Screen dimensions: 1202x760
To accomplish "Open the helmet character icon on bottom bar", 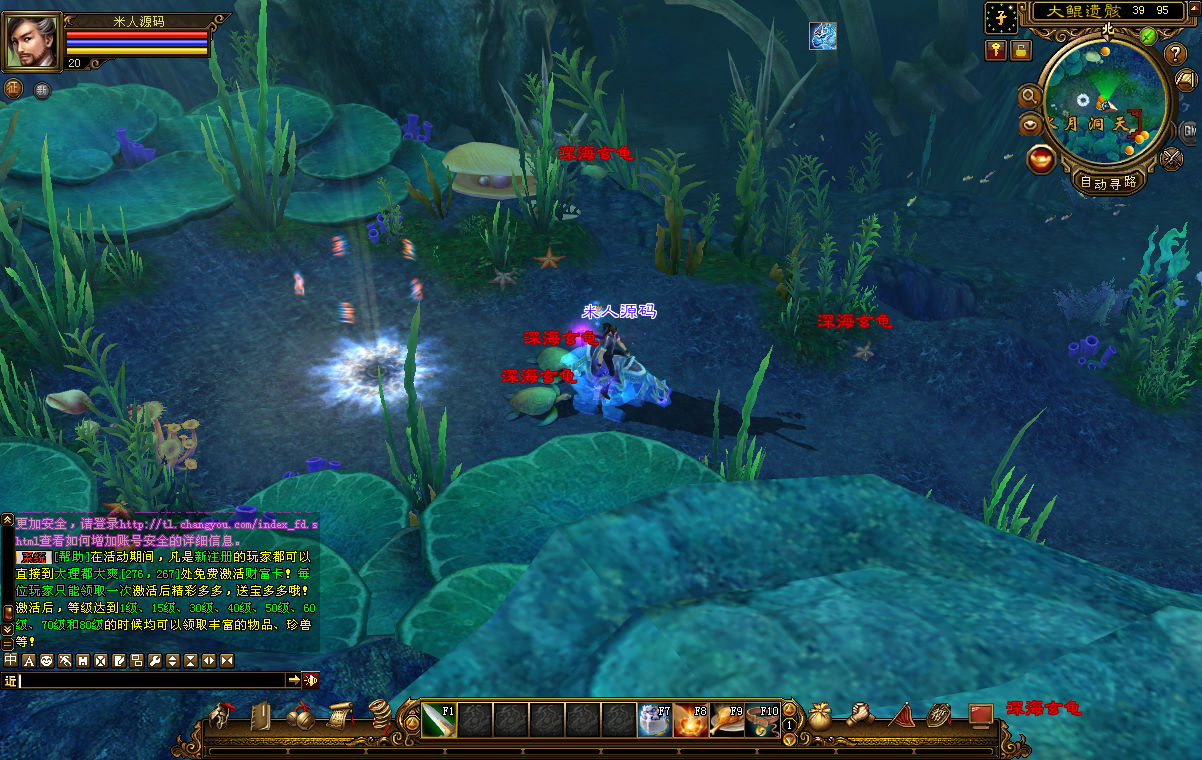I will (220, 716).
